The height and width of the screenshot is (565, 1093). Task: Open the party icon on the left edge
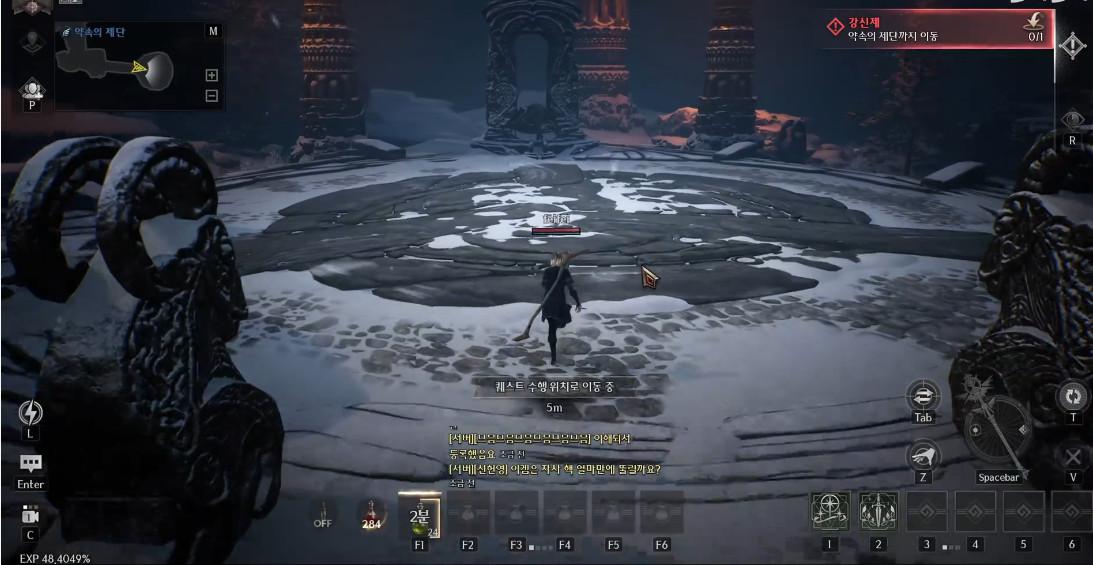coord(32,92)
